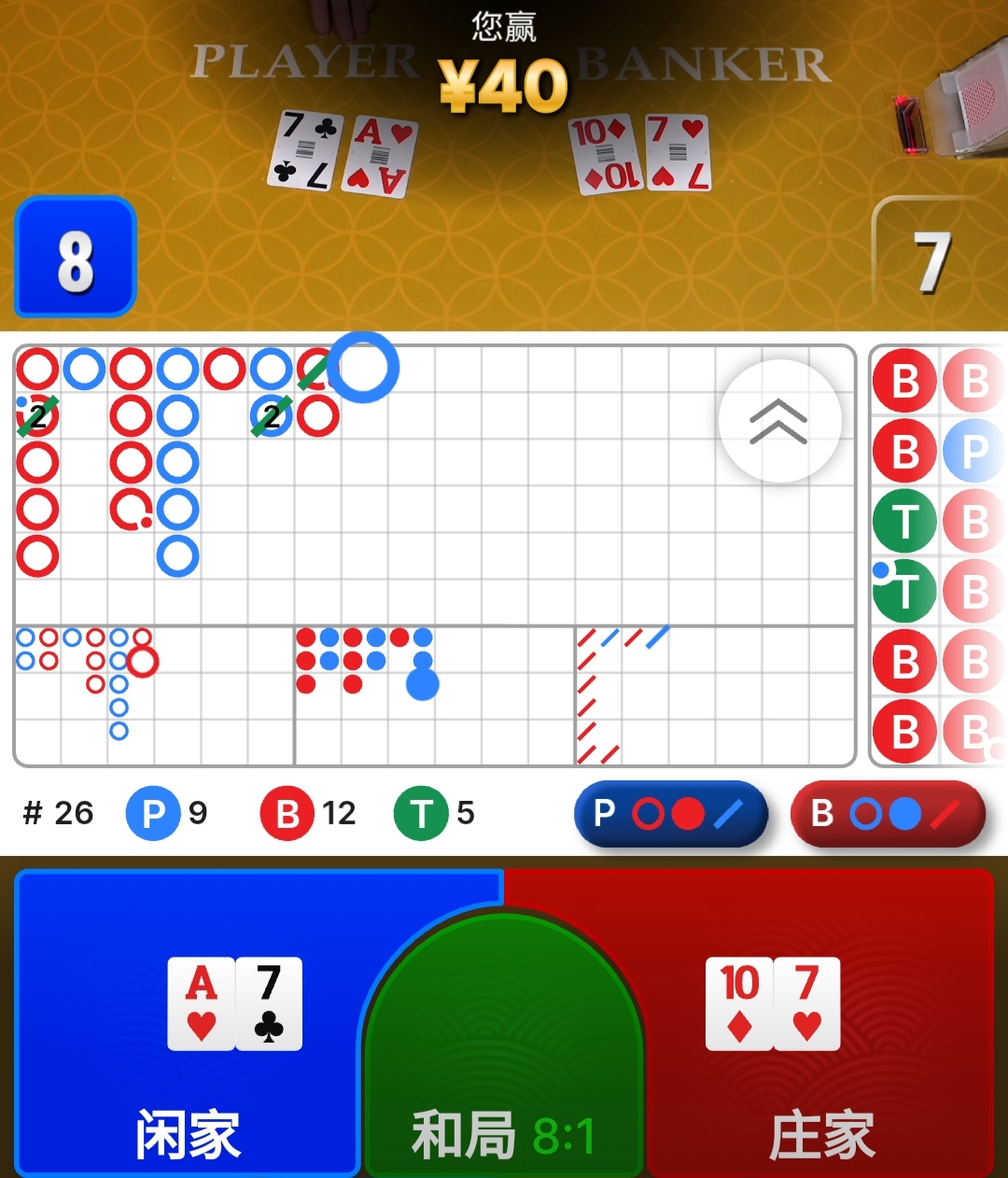Show the Player next-hand prediction

[670, 814]
